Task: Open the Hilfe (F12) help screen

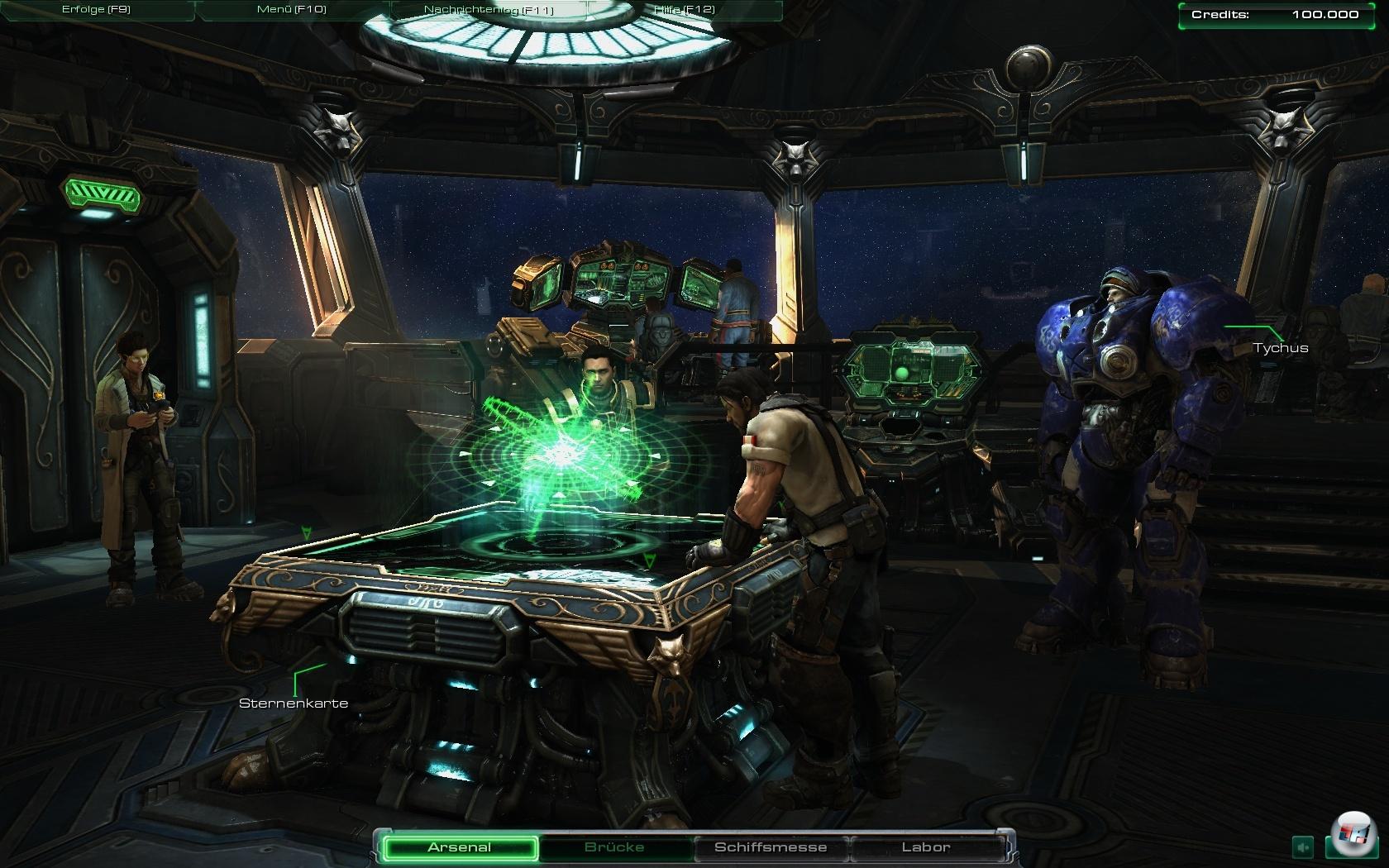Action: point(684,10)
